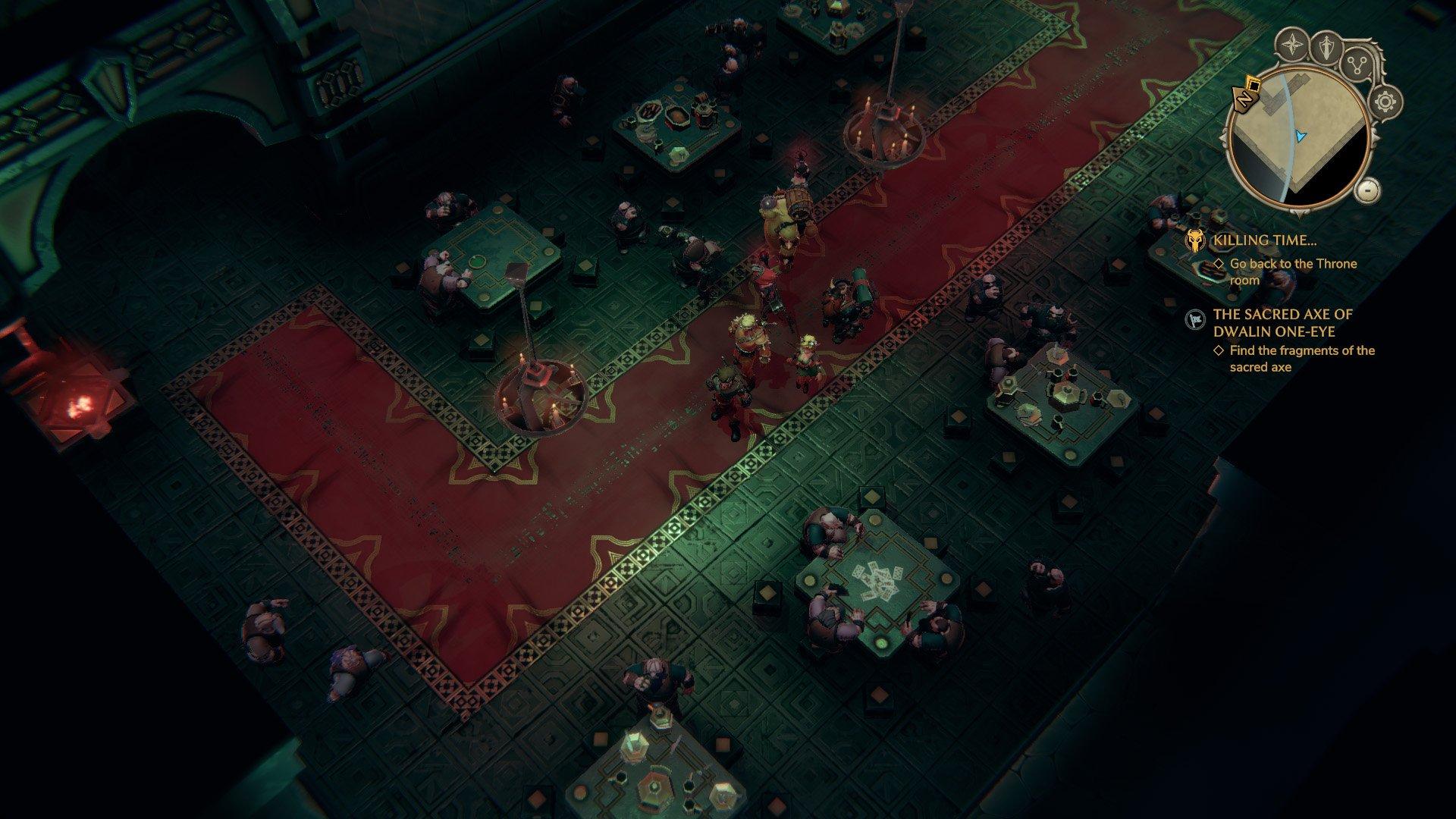Select the skill tree node icon above the minimap

[x=1356, y=64]
